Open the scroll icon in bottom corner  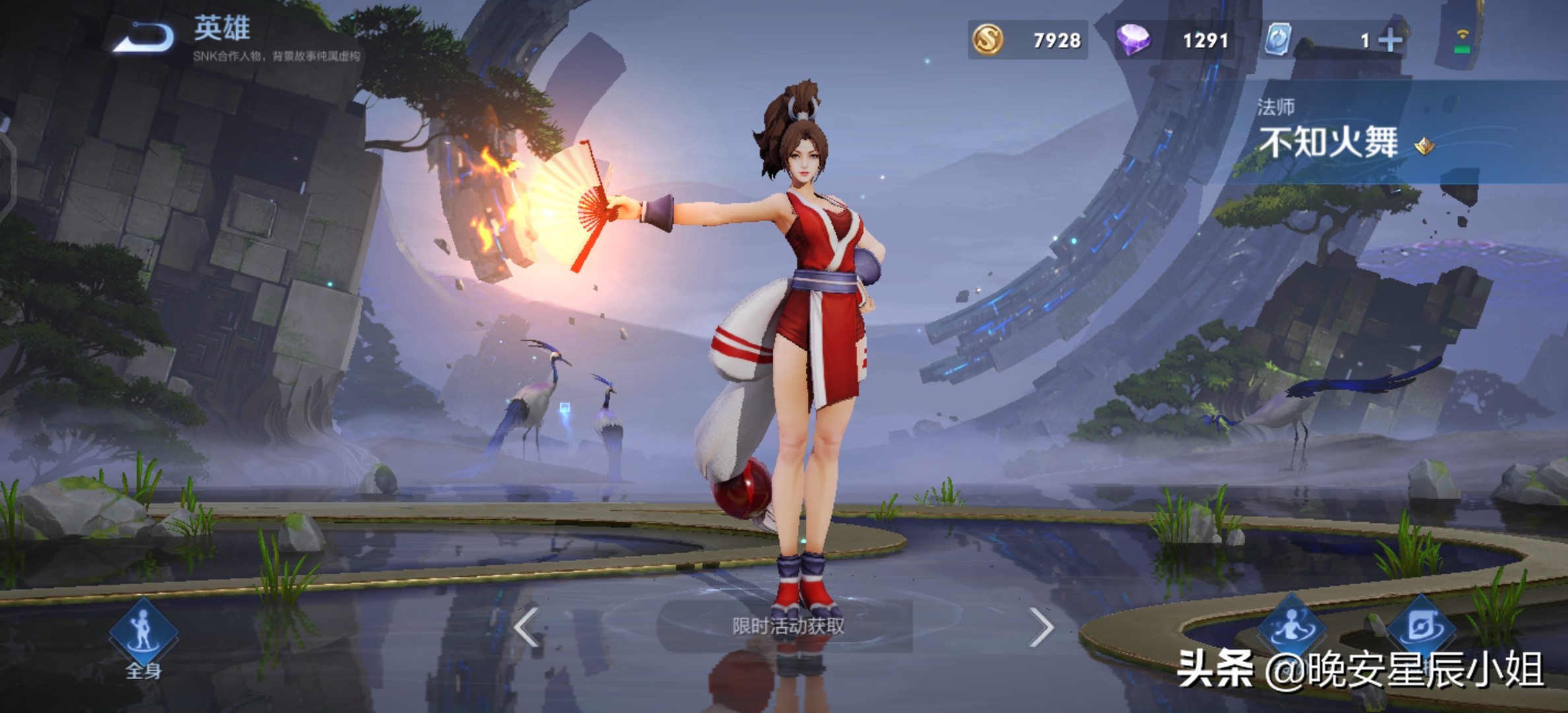pyautogui.click(x=1421, y=626)
